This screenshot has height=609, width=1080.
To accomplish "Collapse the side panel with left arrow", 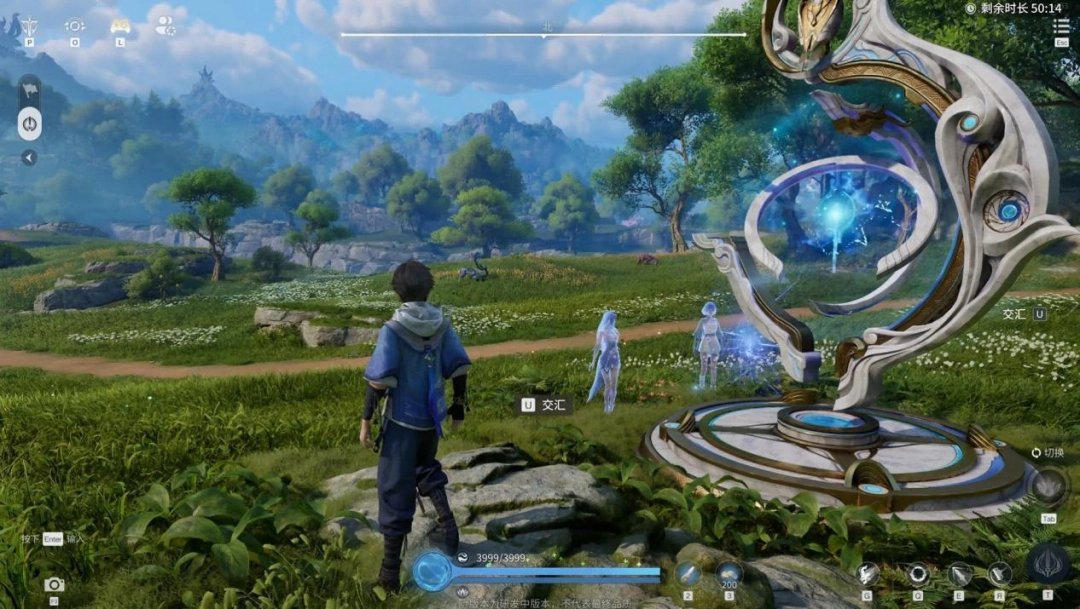I will tap(30, 157).
